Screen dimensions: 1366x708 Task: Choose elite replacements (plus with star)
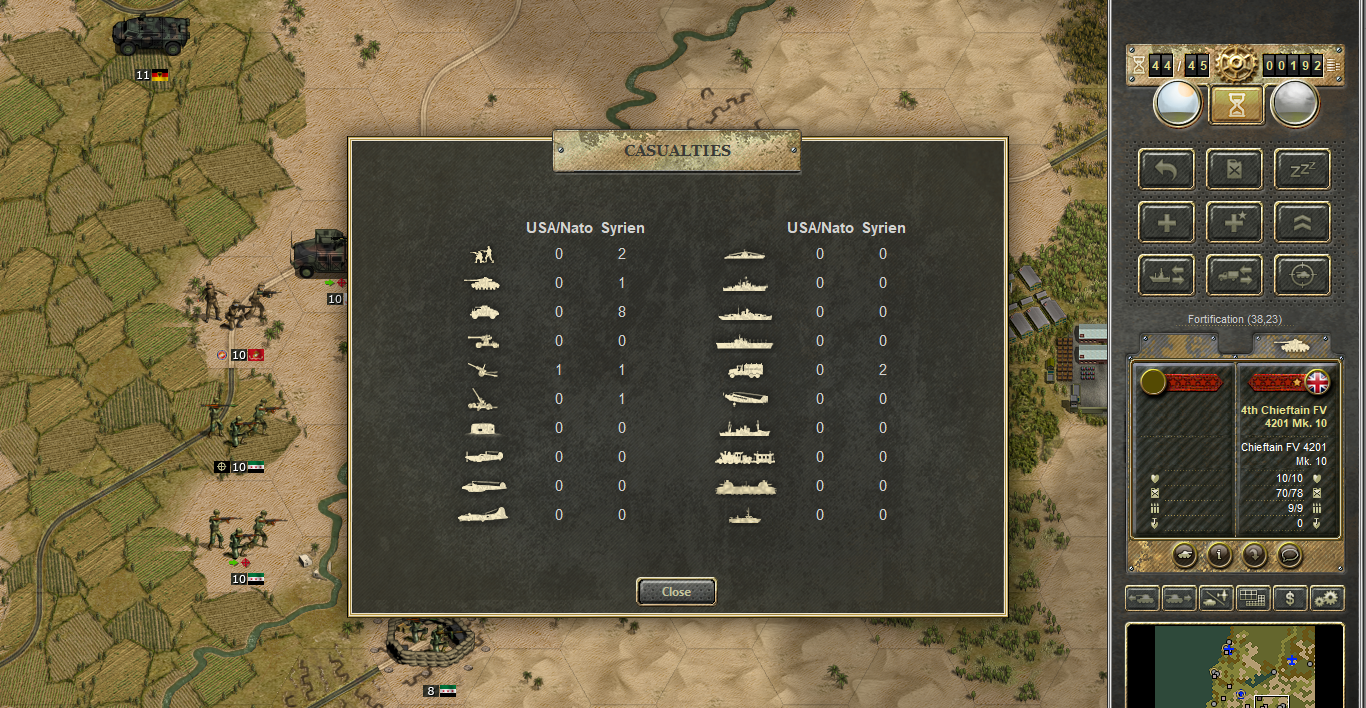(1234, 222)
